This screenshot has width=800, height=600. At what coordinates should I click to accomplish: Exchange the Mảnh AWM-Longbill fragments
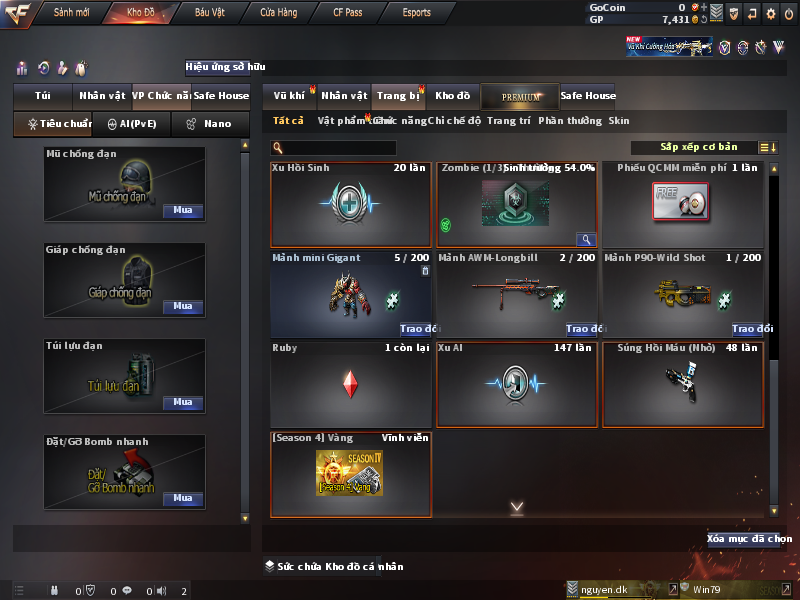point(586,329)
